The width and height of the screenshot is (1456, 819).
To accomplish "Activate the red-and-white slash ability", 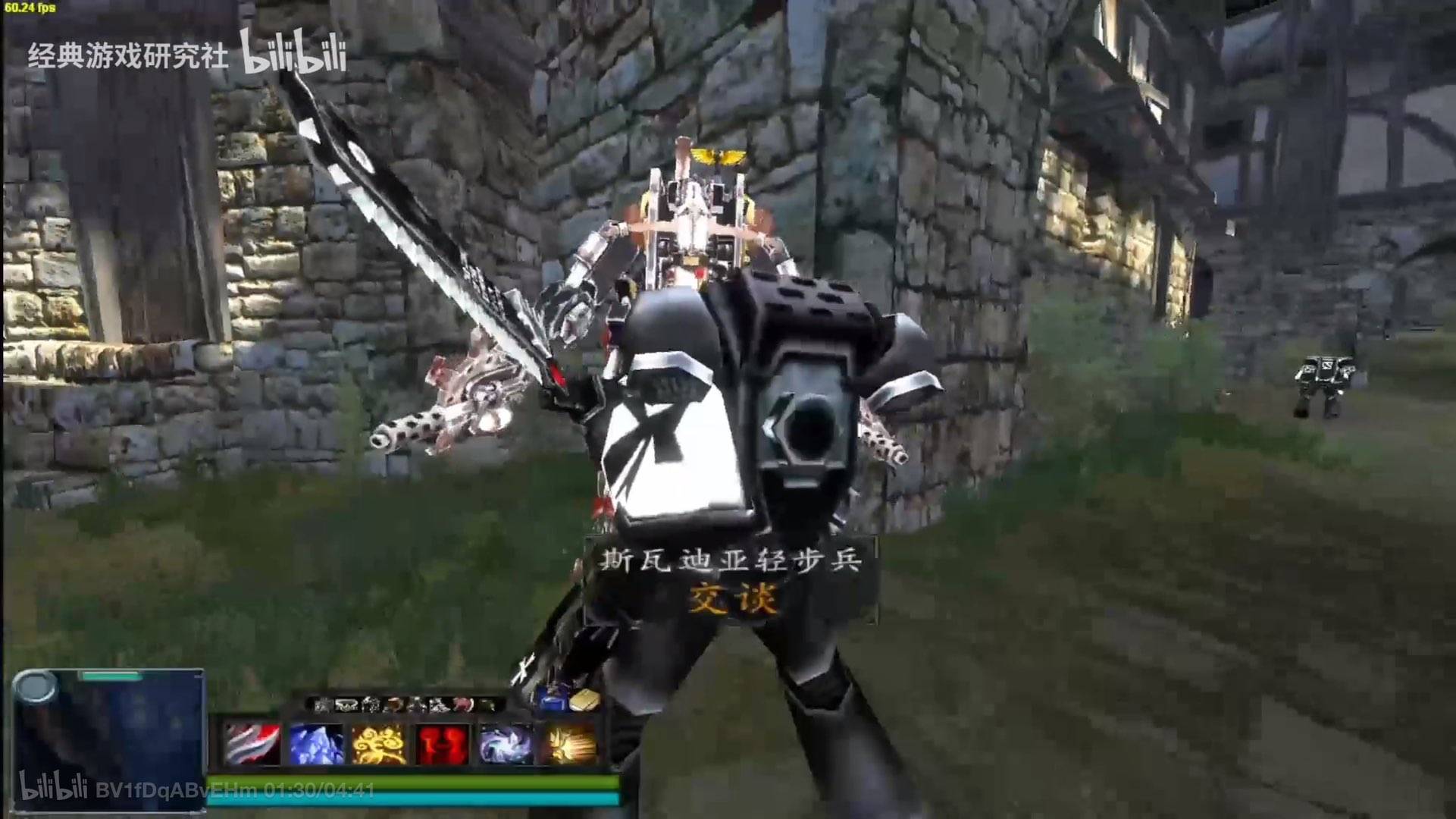I will pos(252,744).
